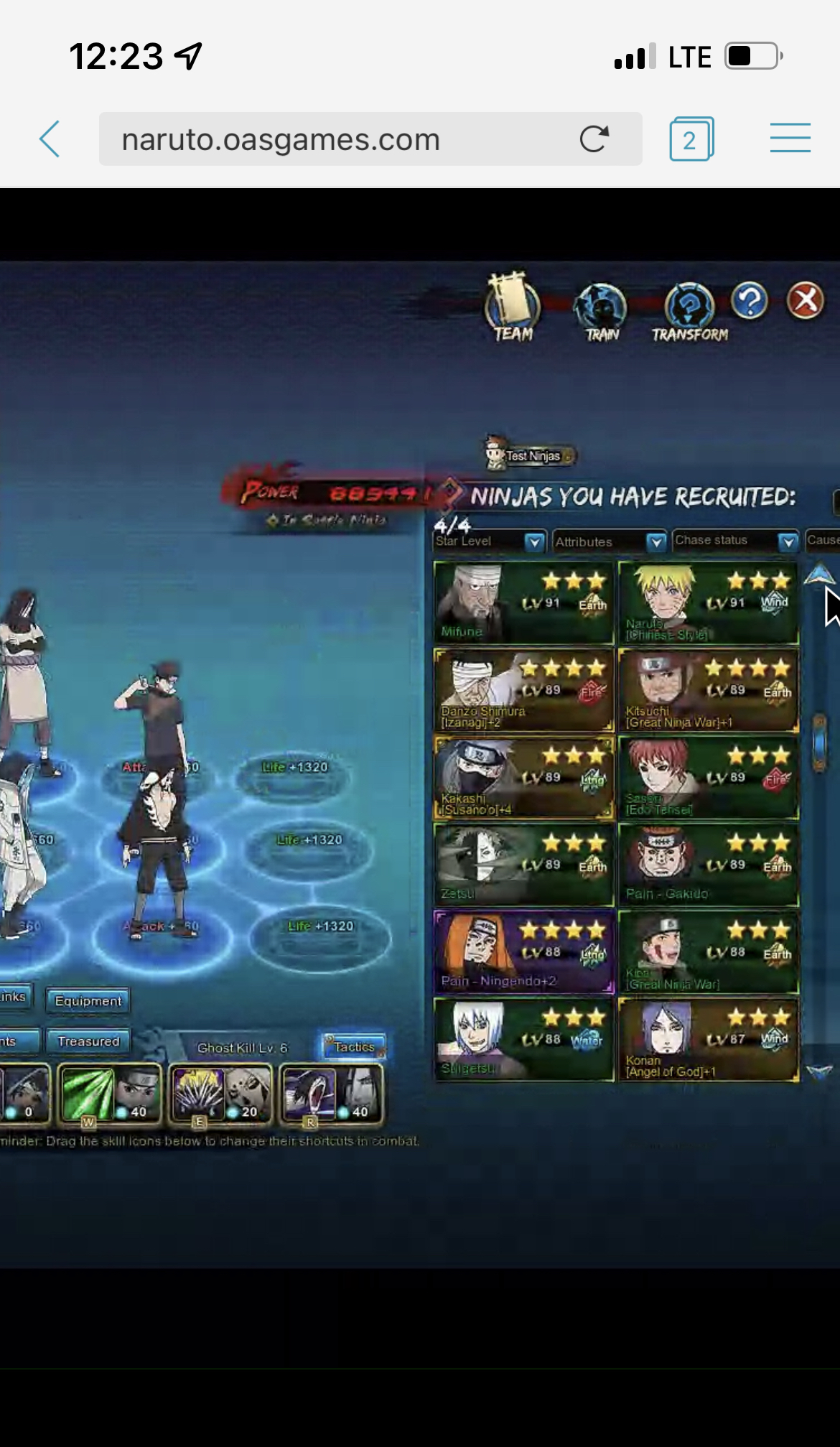
Task: Close the ninja recruitment panel
Action: click(x=805, y=301)
